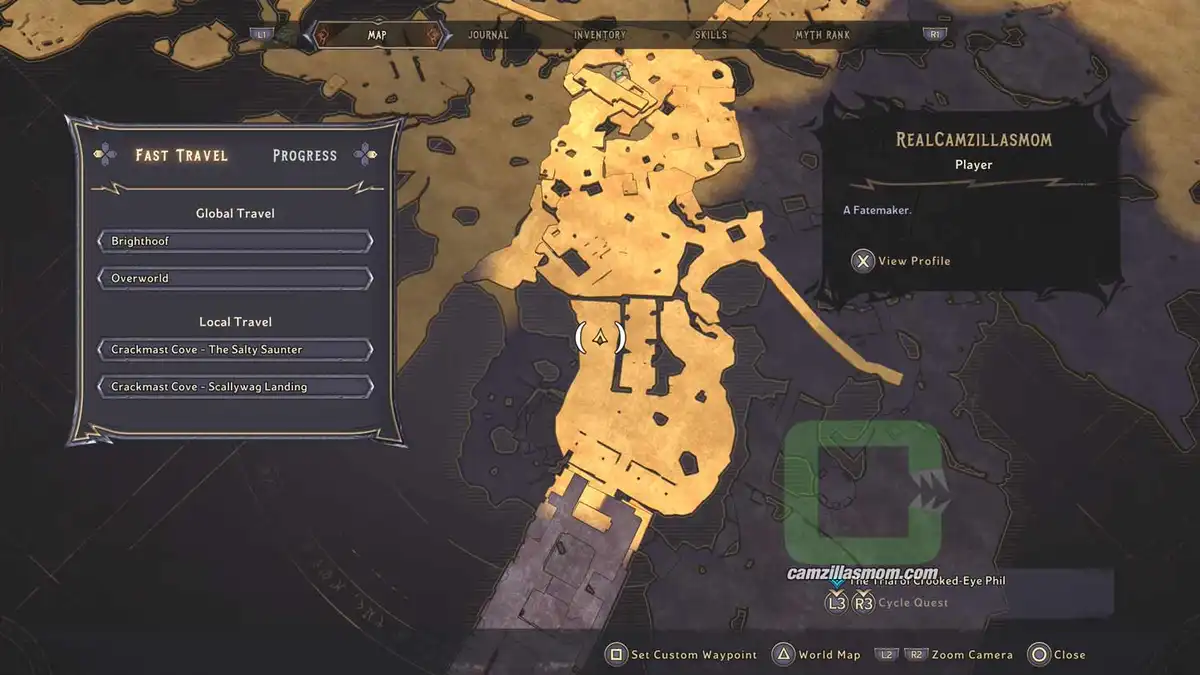This screenshot has height=675, width=1200.
Task: Go to the Myth Rank tab
Action: pyautogui.click(x=823, y=35)
